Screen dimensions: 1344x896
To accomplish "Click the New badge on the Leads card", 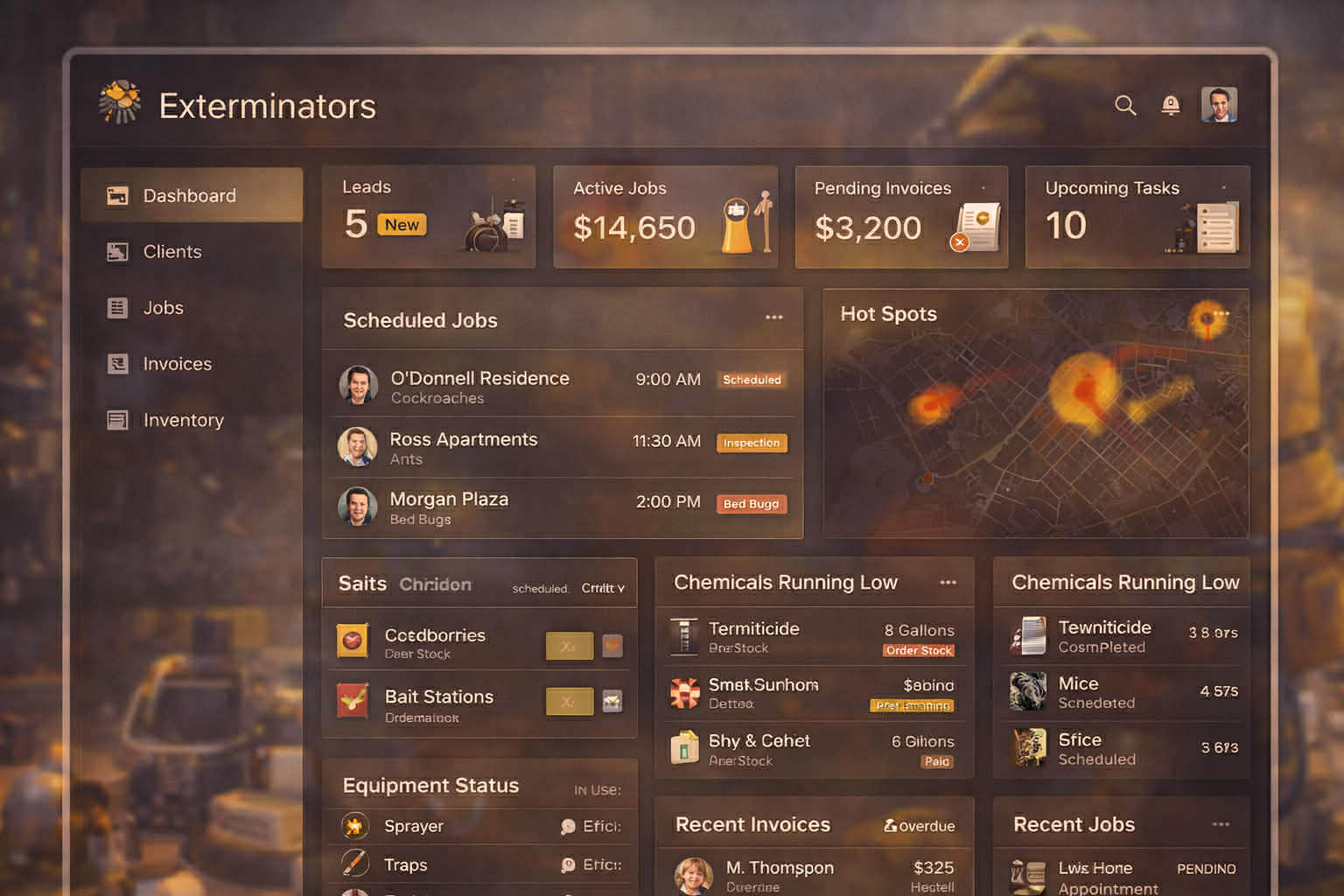I will point(401,225).
